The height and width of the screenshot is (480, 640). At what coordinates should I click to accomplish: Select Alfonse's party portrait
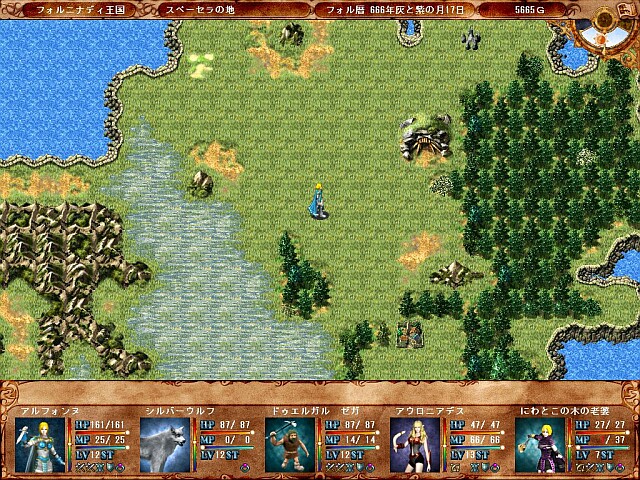point(41,444)
